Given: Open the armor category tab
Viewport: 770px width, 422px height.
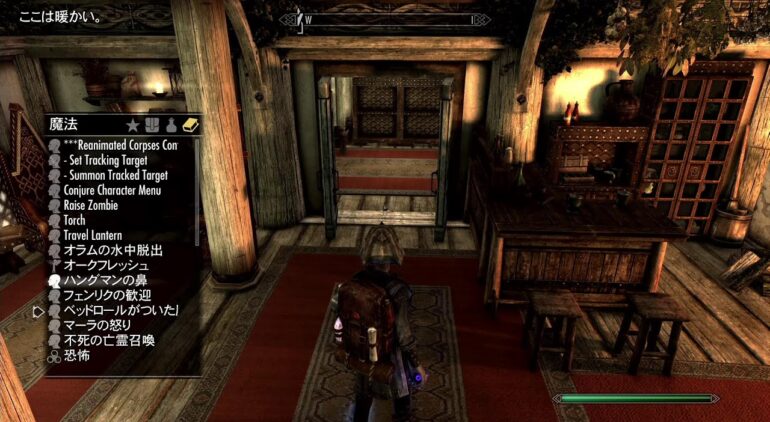Looking at the screenshot, I should click(151, 125).
